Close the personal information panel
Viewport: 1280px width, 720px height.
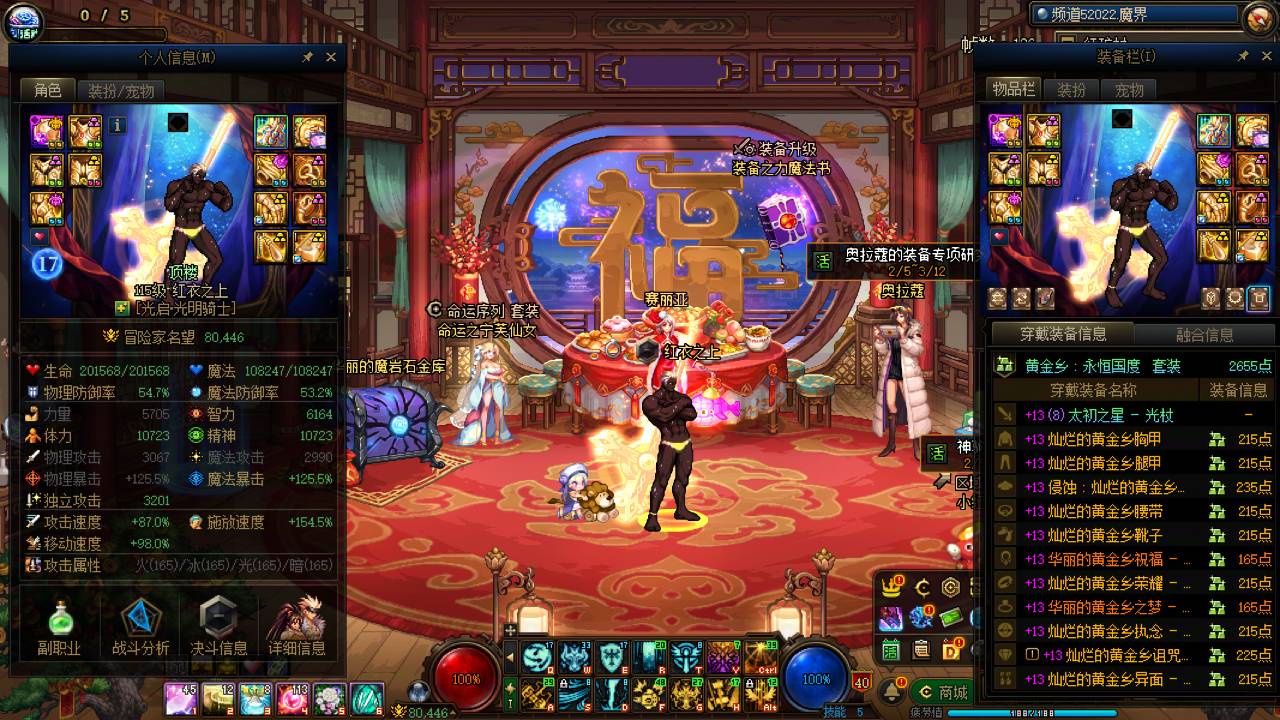pyautogui.click(x=331, y=57)
